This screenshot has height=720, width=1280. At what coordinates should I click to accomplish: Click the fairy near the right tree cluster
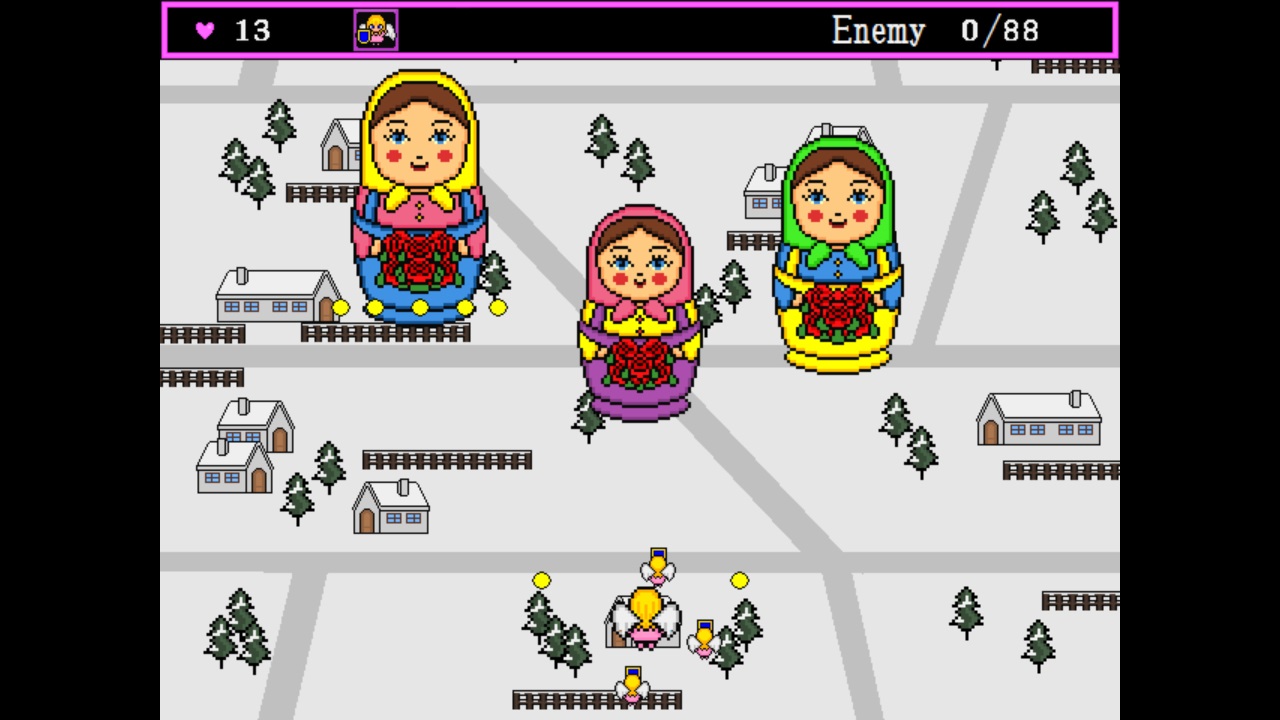707,640
